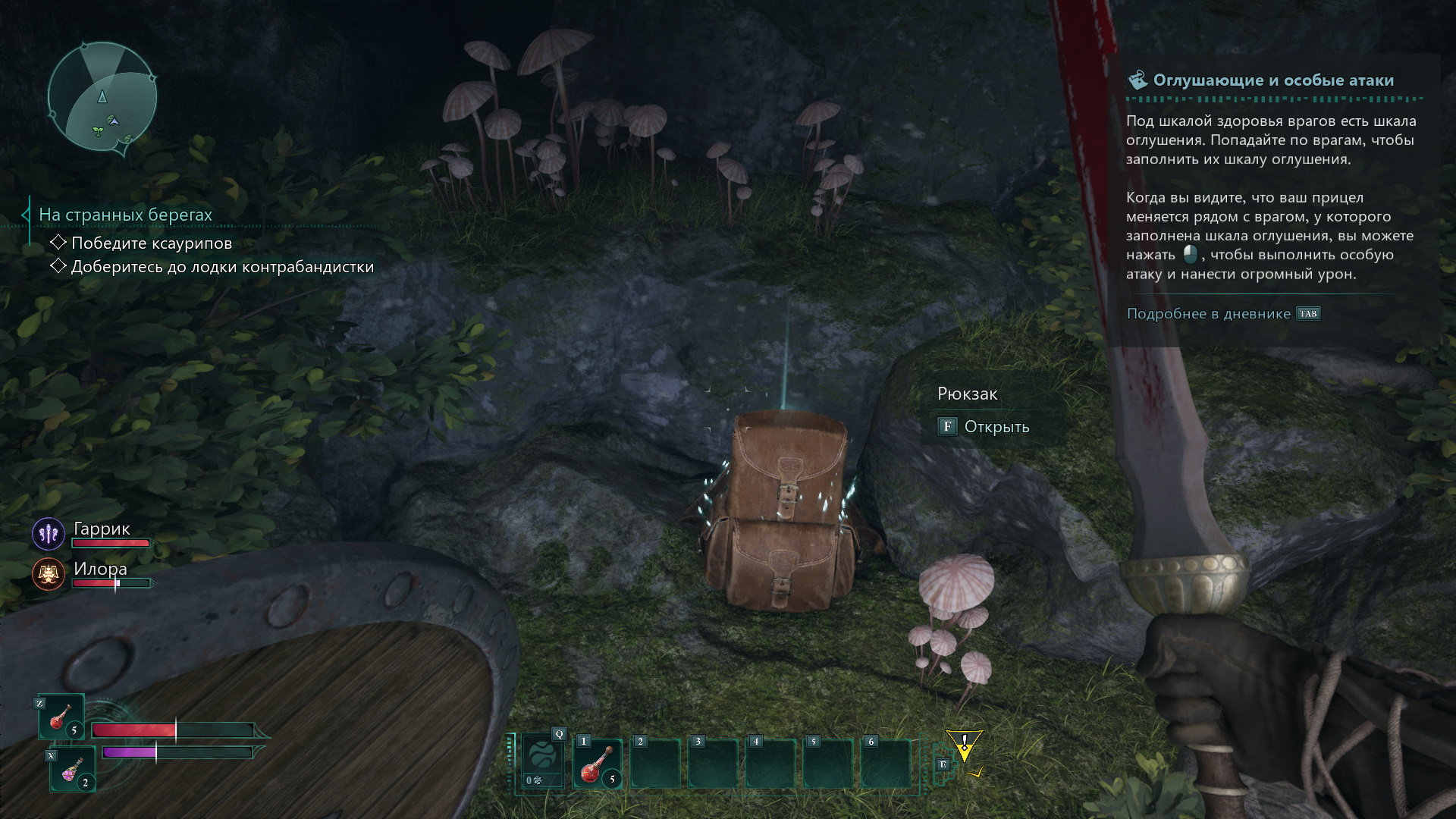Image resolution: width=1456 pixels, height=819 pixels.
Task: Select the objective «Доберитесь до лодки контрабандистки»
Action: (x=221, y=267)
